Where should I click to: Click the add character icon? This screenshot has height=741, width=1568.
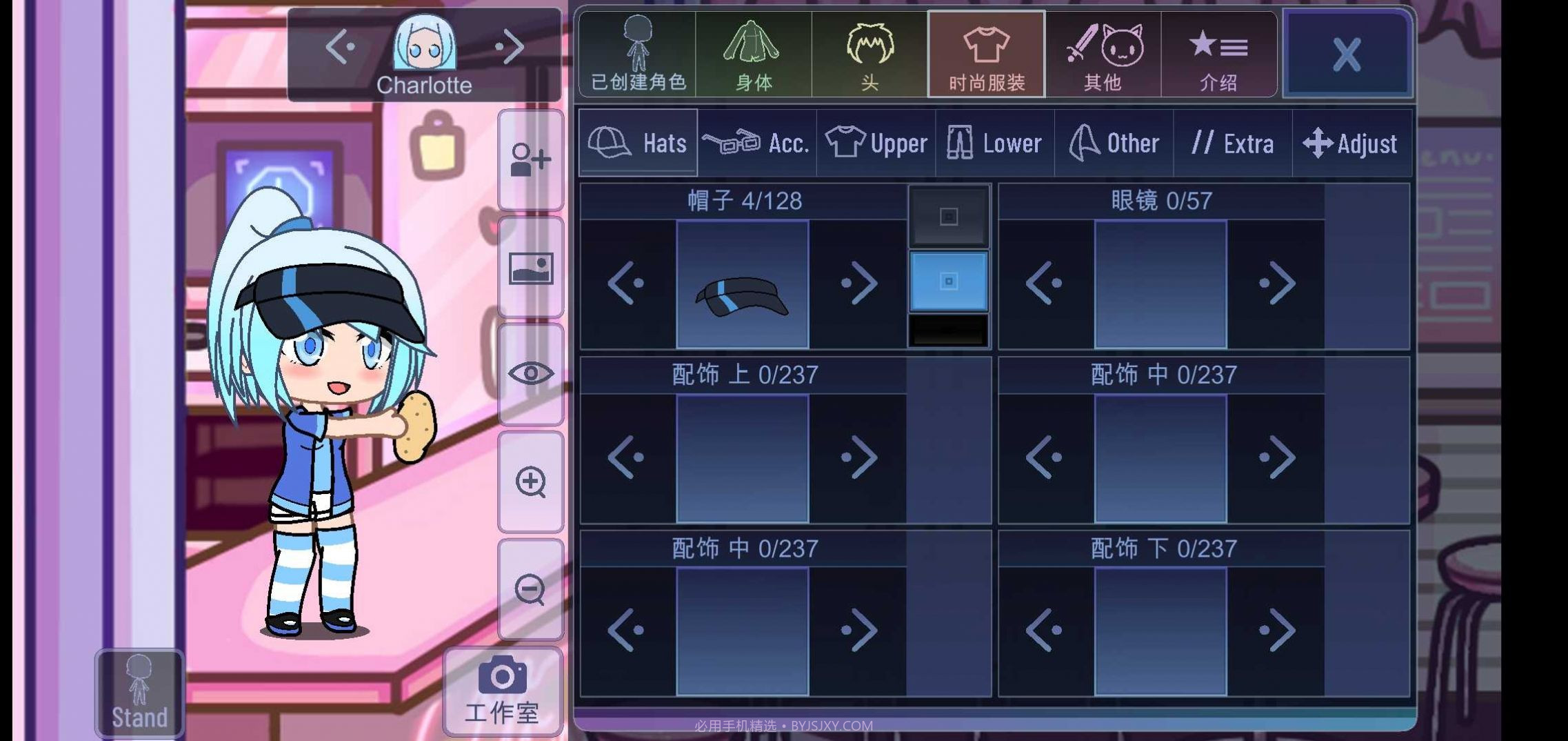coord(530,159)
